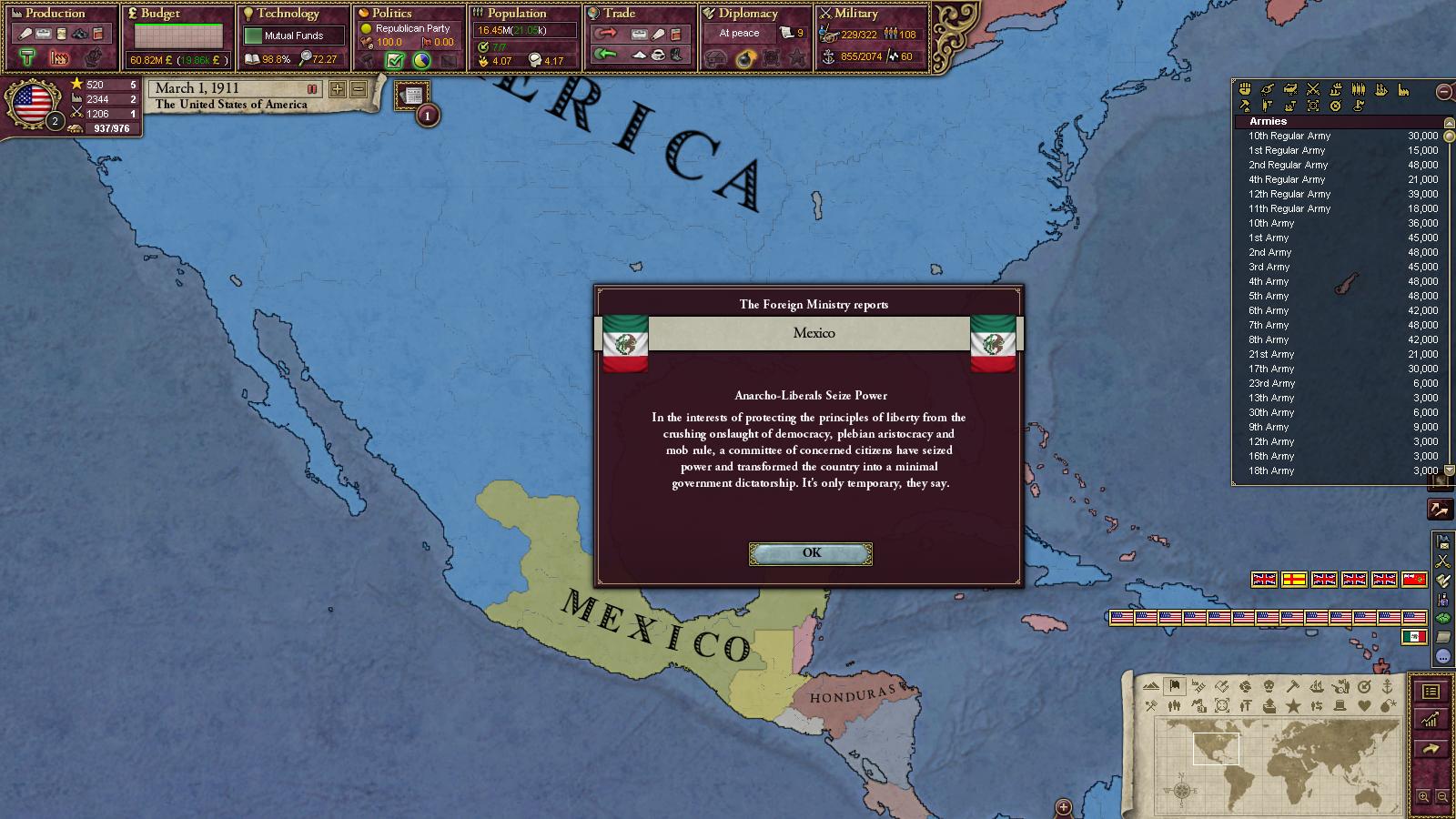1456x819 pixels.
Task: Select the 10th Regular Army row
Action: [1289, 136]
